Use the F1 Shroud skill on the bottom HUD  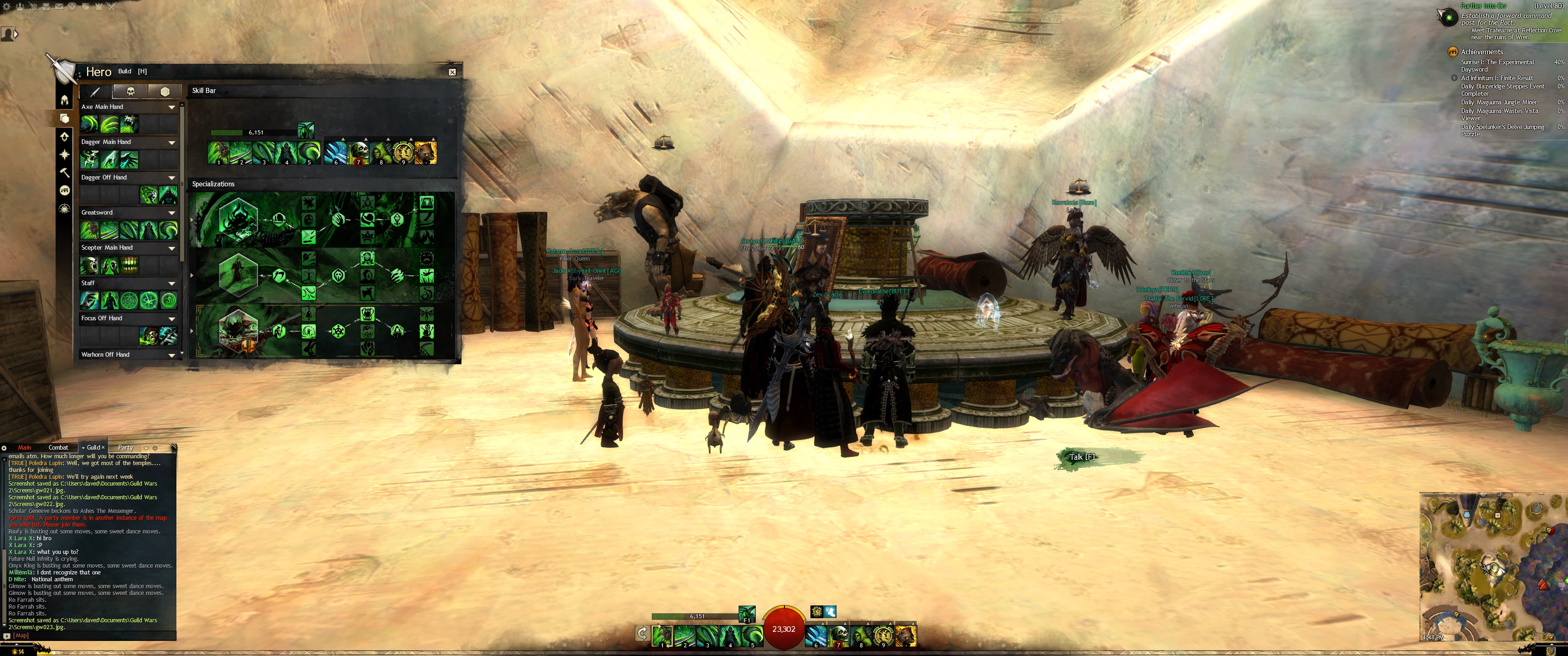tap(747, 613)
